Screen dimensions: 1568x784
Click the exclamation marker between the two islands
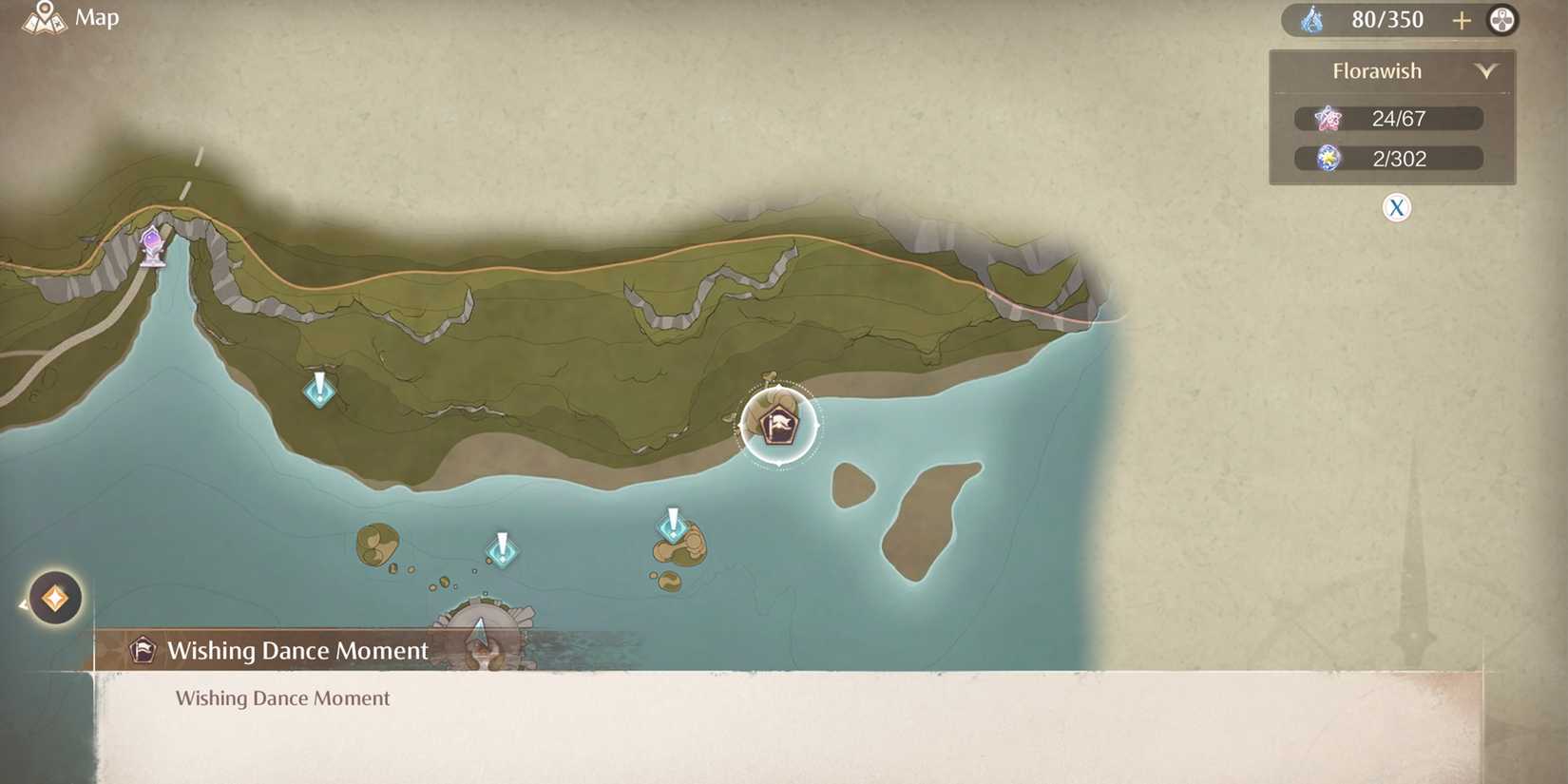pos(502,549)
